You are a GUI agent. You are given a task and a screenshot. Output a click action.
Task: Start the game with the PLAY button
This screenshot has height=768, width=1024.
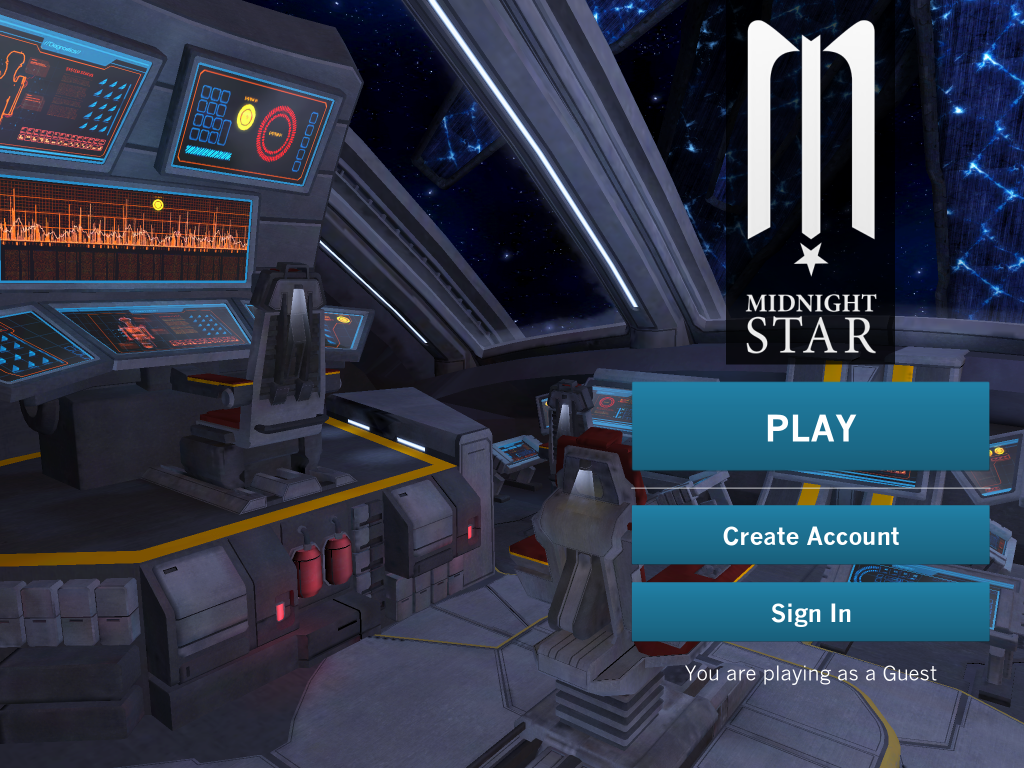(x=810, y=427)
